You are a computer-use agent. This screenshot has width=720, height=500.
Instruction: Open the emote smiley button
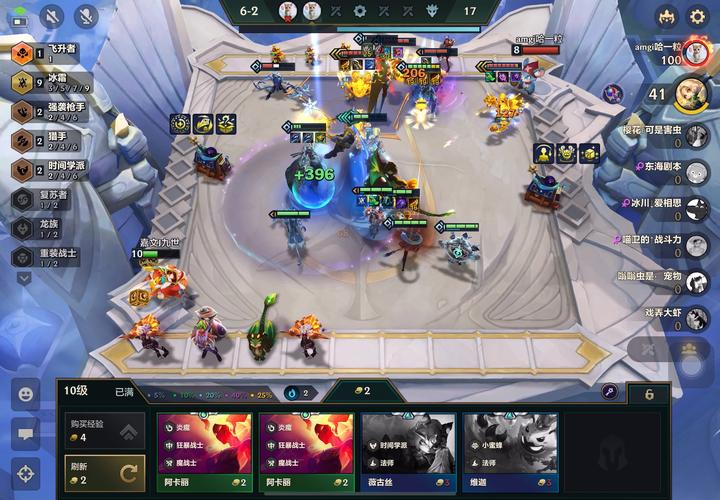pos(25,394)
